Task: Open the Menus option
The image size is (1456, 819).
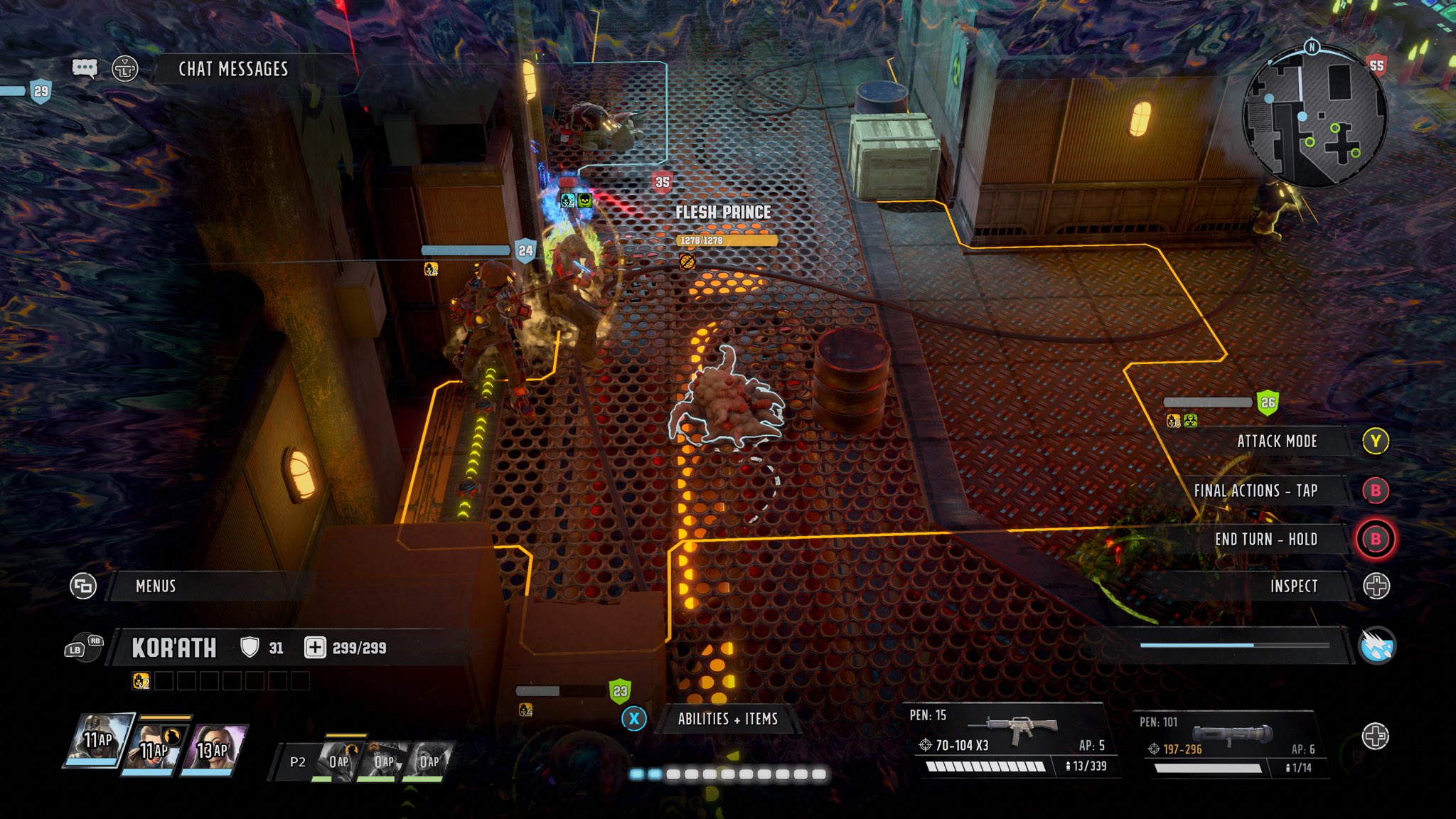Action: pyautogui.click(x=156, y=586)
